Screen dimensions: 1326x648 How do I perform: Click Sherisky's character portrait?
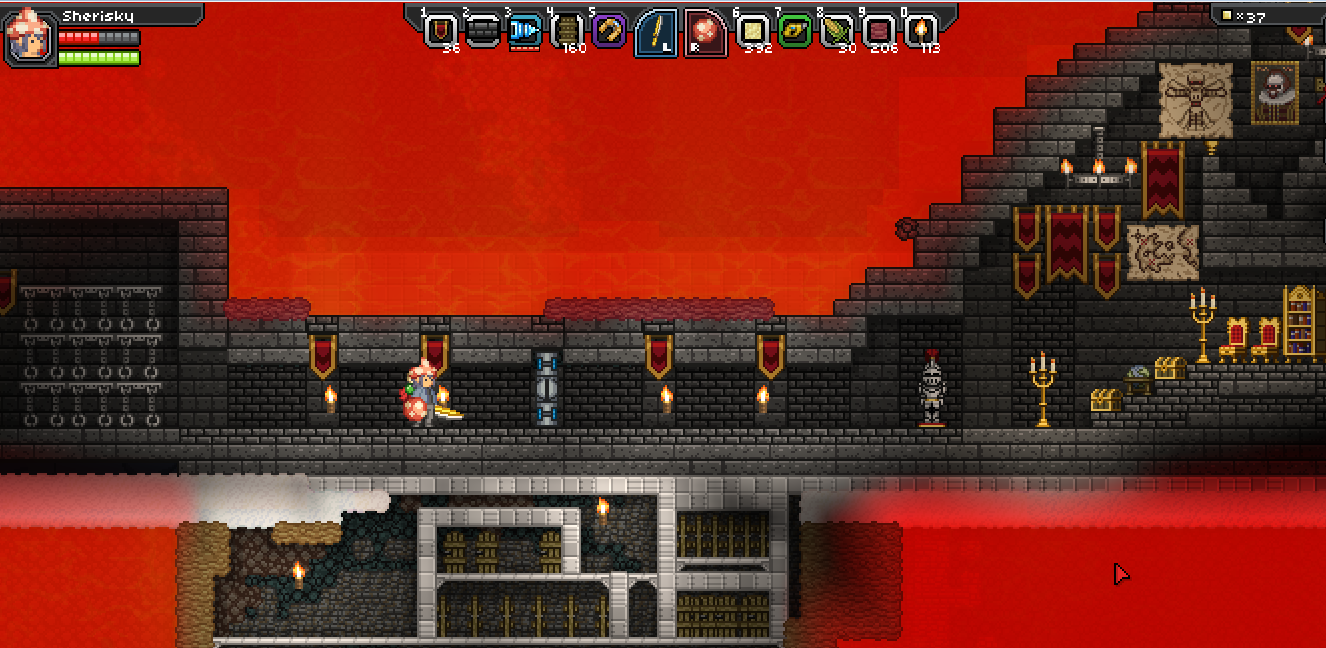pos(28,37)
